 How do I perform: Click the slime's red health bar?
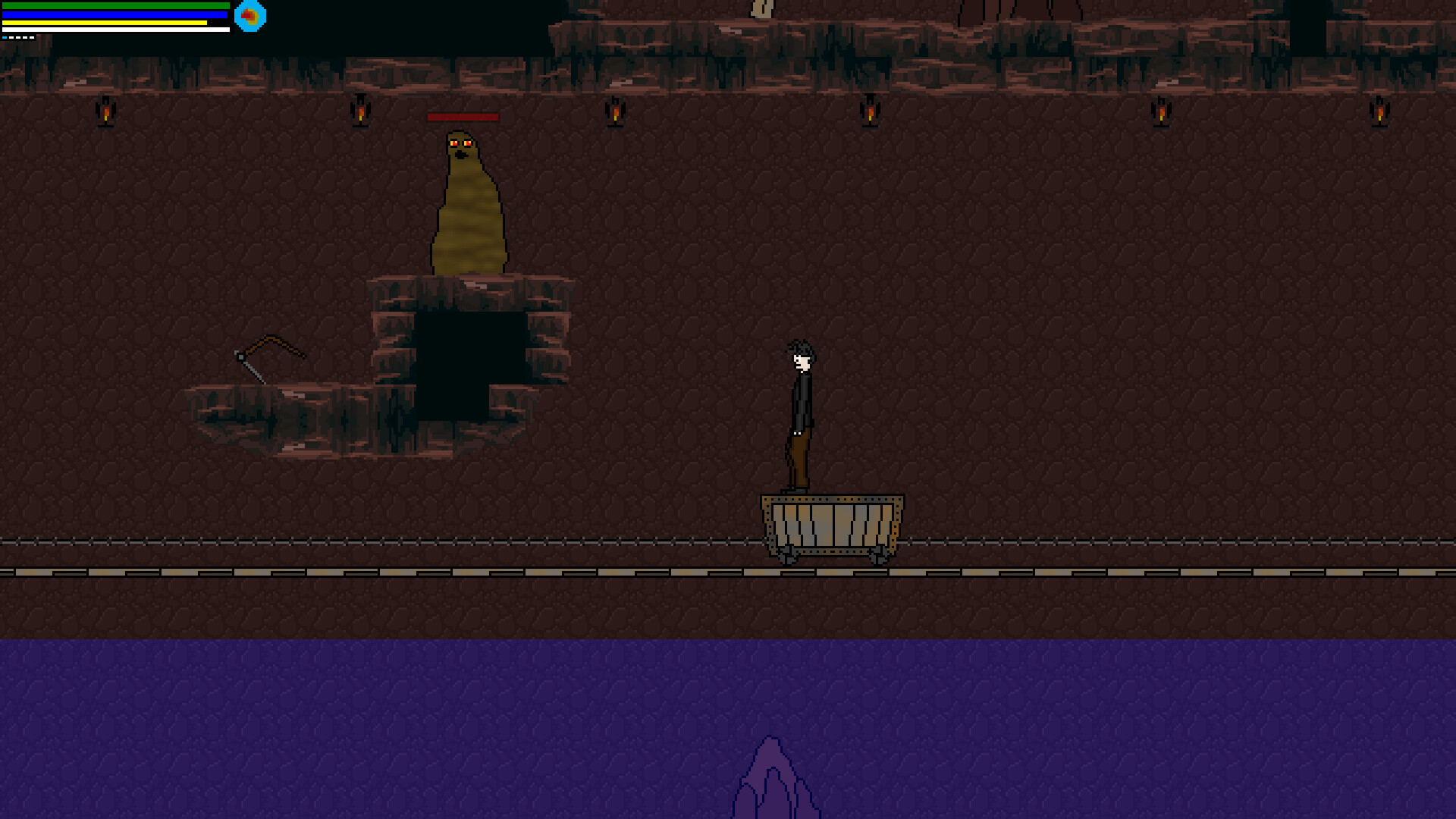tap(463, 118)
